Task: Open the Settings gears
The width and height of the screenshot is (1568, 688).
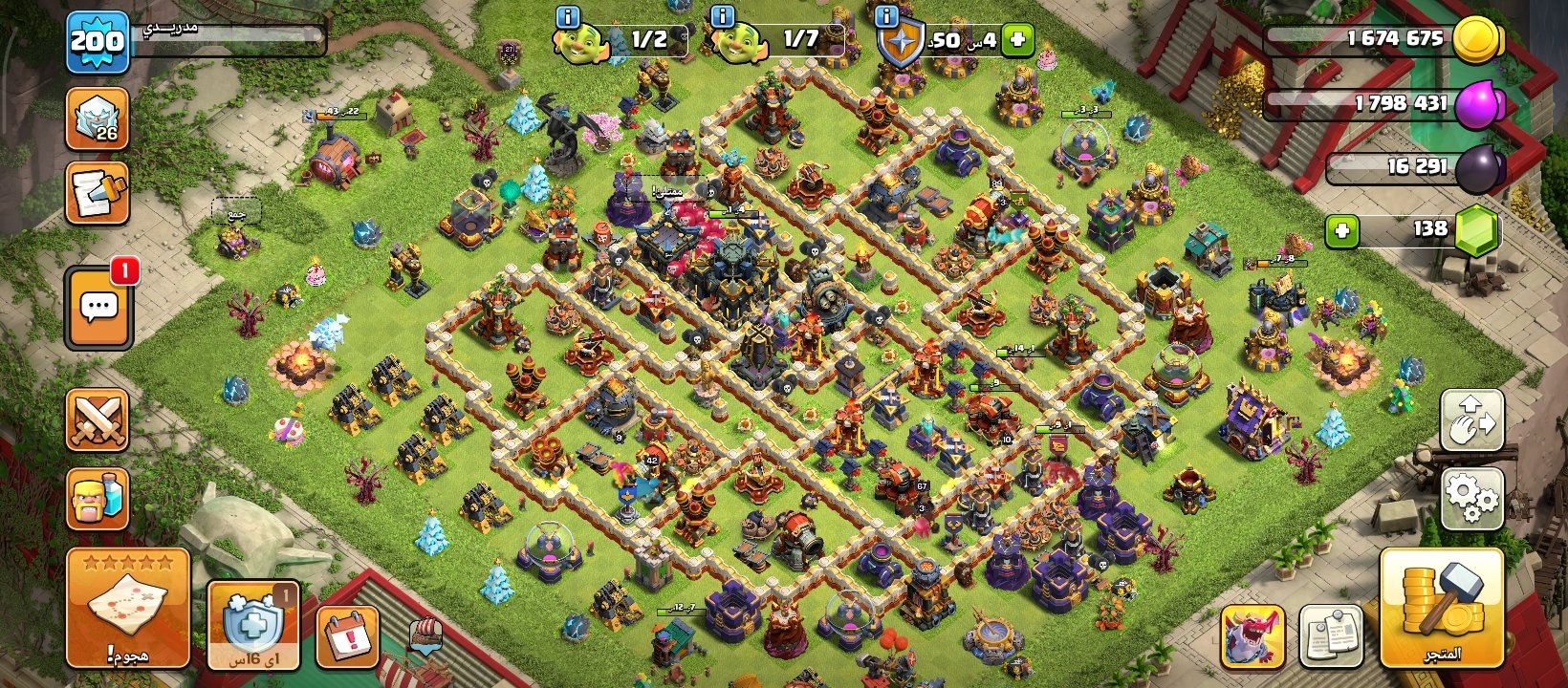Action: pyautogui.click(x=1471, y=497)
